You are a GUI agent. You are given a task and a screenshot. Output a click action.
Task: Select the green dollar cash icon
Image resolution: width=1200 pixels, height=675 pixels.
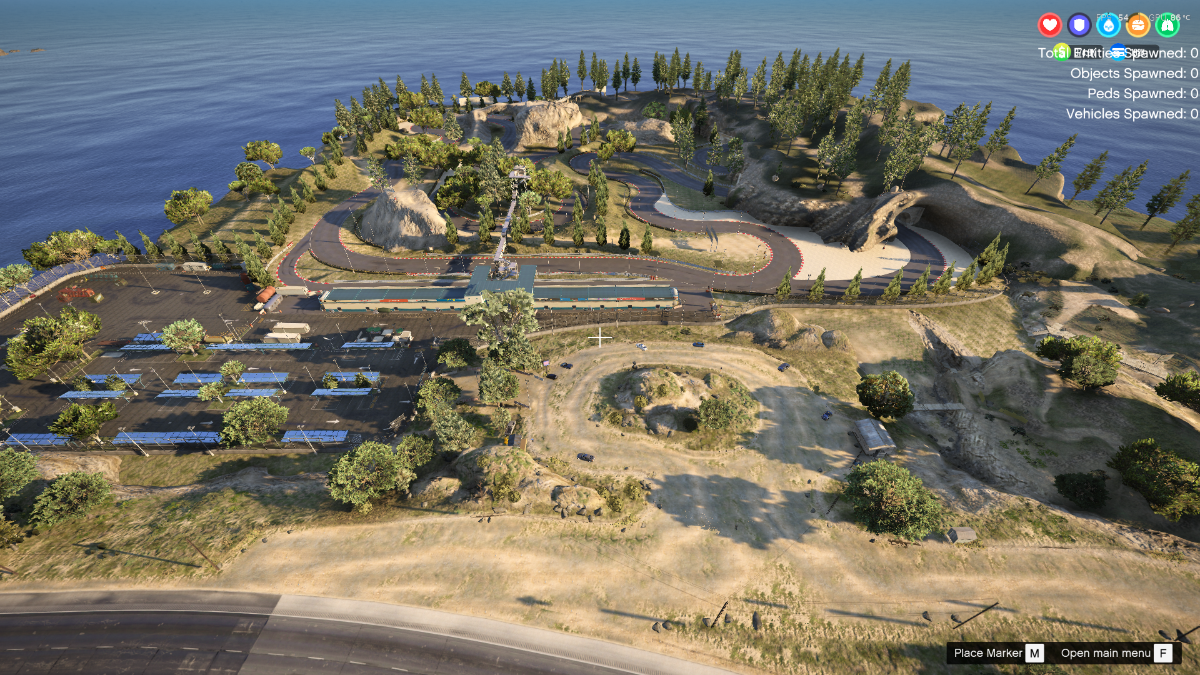tap(1062, 52)
